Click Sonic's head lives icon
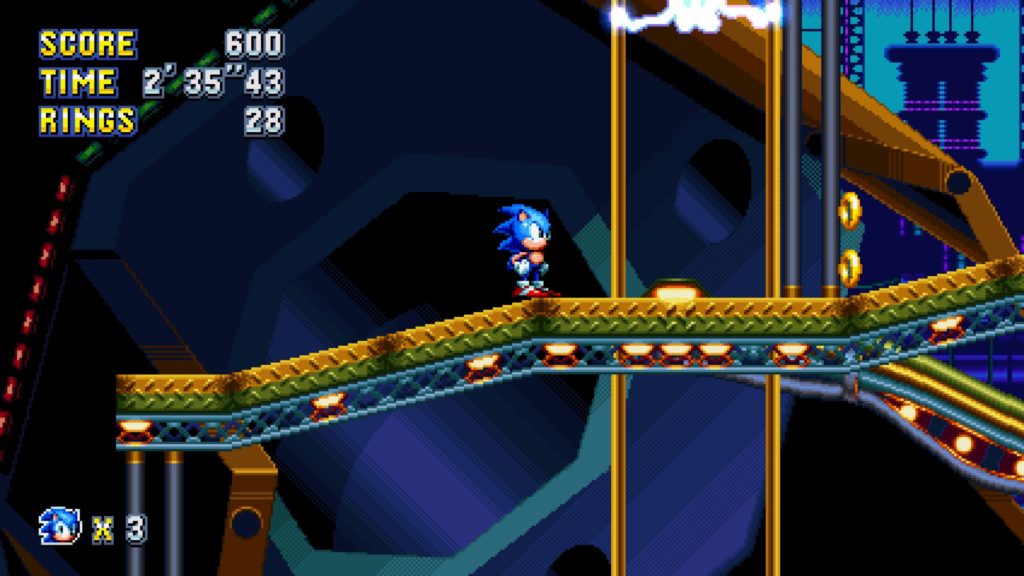Screen dimensions: 1024x576 (x=58, y=526)
